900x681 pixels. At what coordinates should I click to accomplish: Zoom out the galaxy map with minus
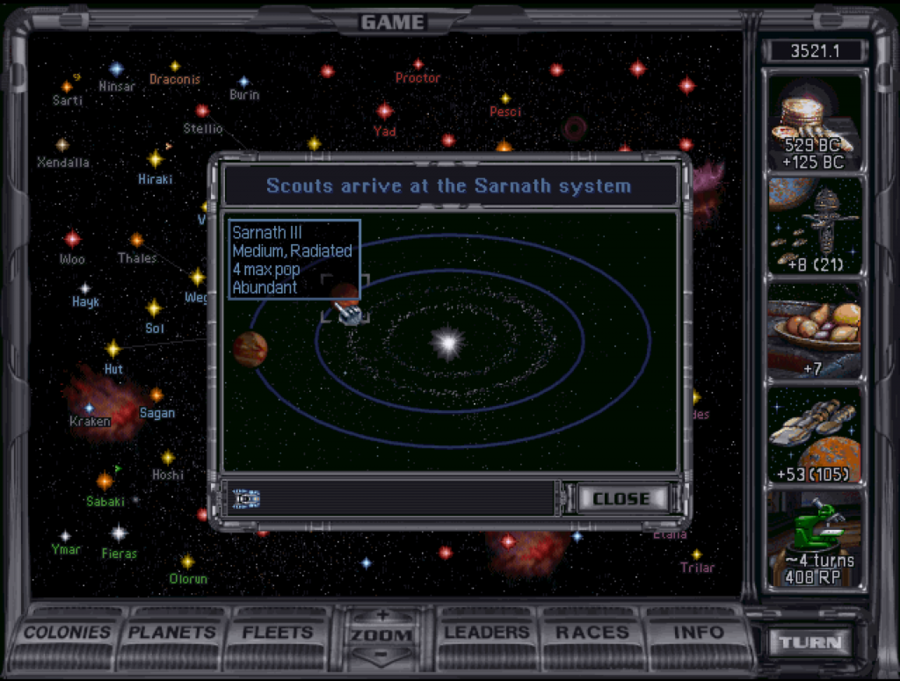click(x=381, y=655)
